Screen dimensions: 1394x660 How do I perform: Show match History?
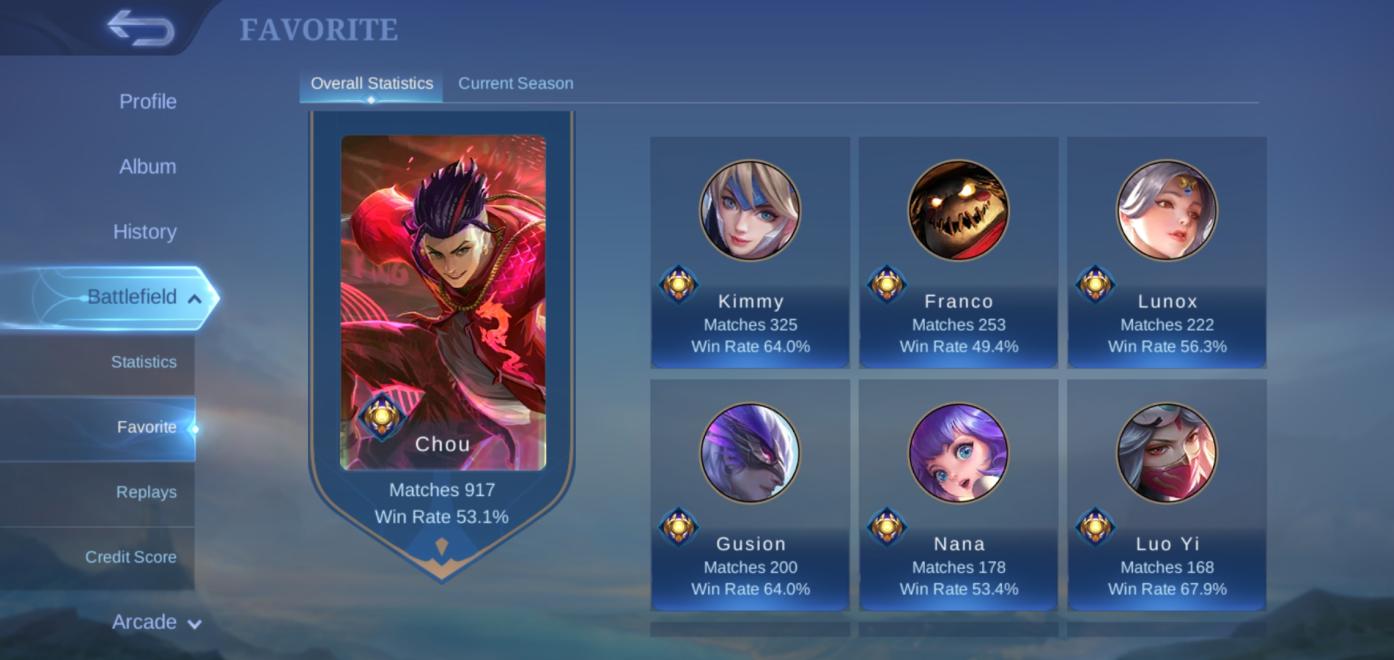pos(144,231)
